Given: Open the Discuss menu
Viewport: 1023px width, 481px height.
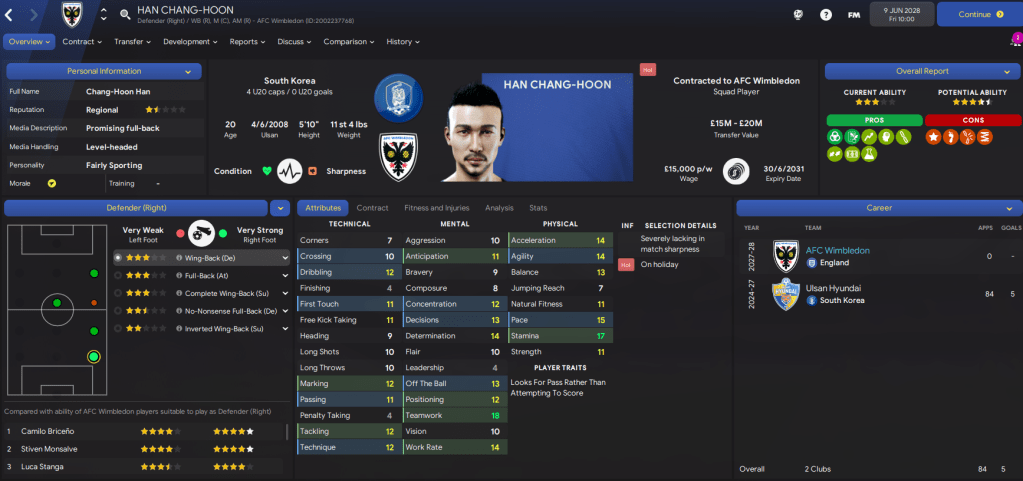Looking at the screenshot, I should point(294,42).
